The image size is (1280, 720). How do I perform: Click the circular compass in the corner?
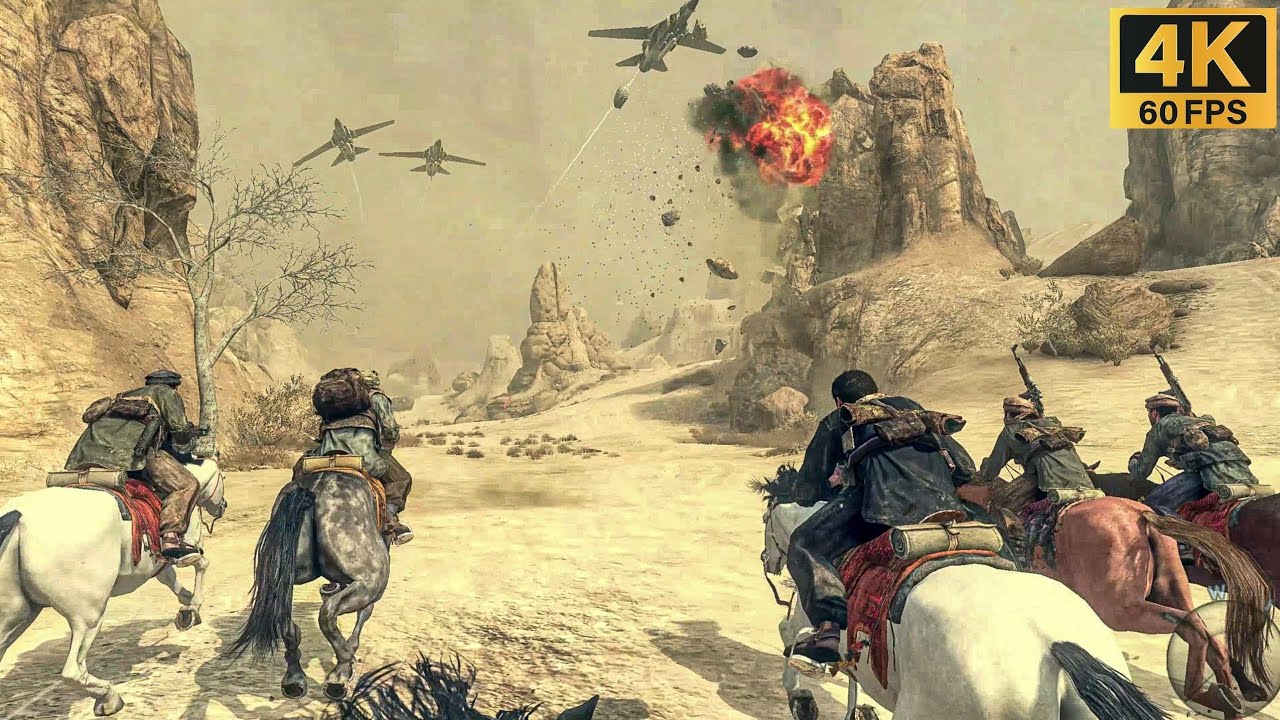point(1226,659)
